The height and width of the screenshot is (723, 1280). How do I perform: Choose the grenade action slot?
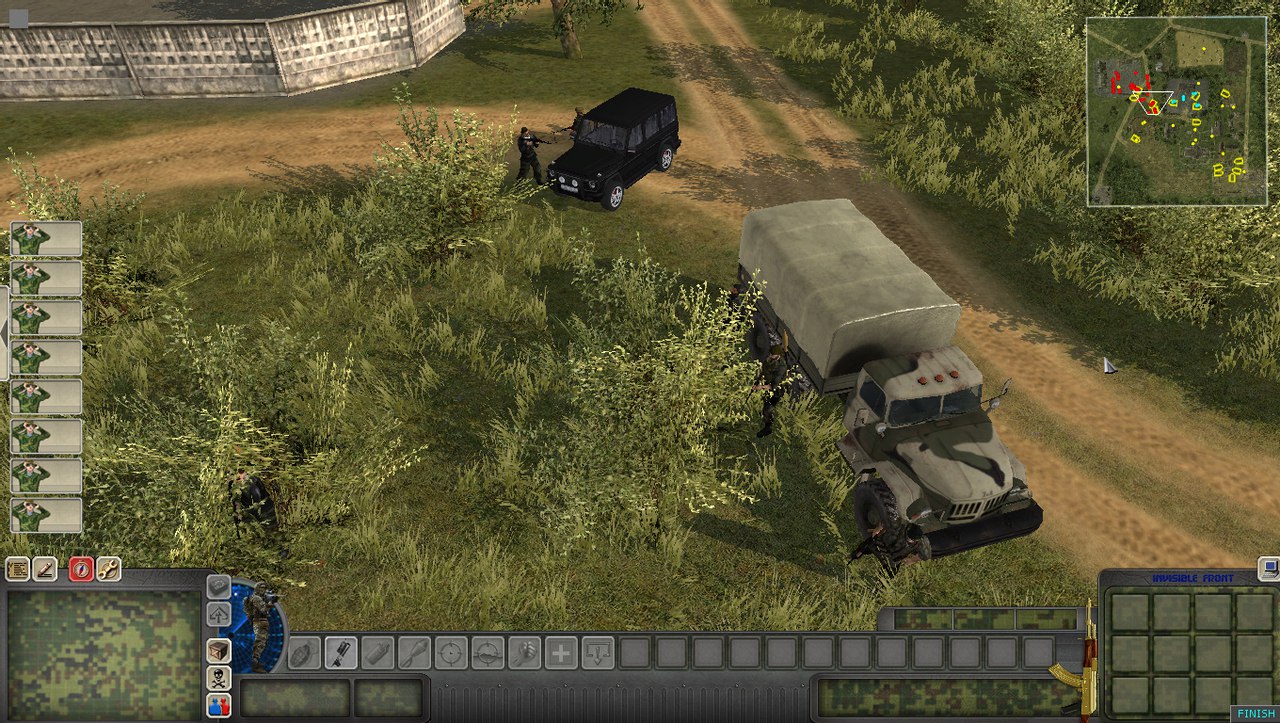(x=303, y=653)
